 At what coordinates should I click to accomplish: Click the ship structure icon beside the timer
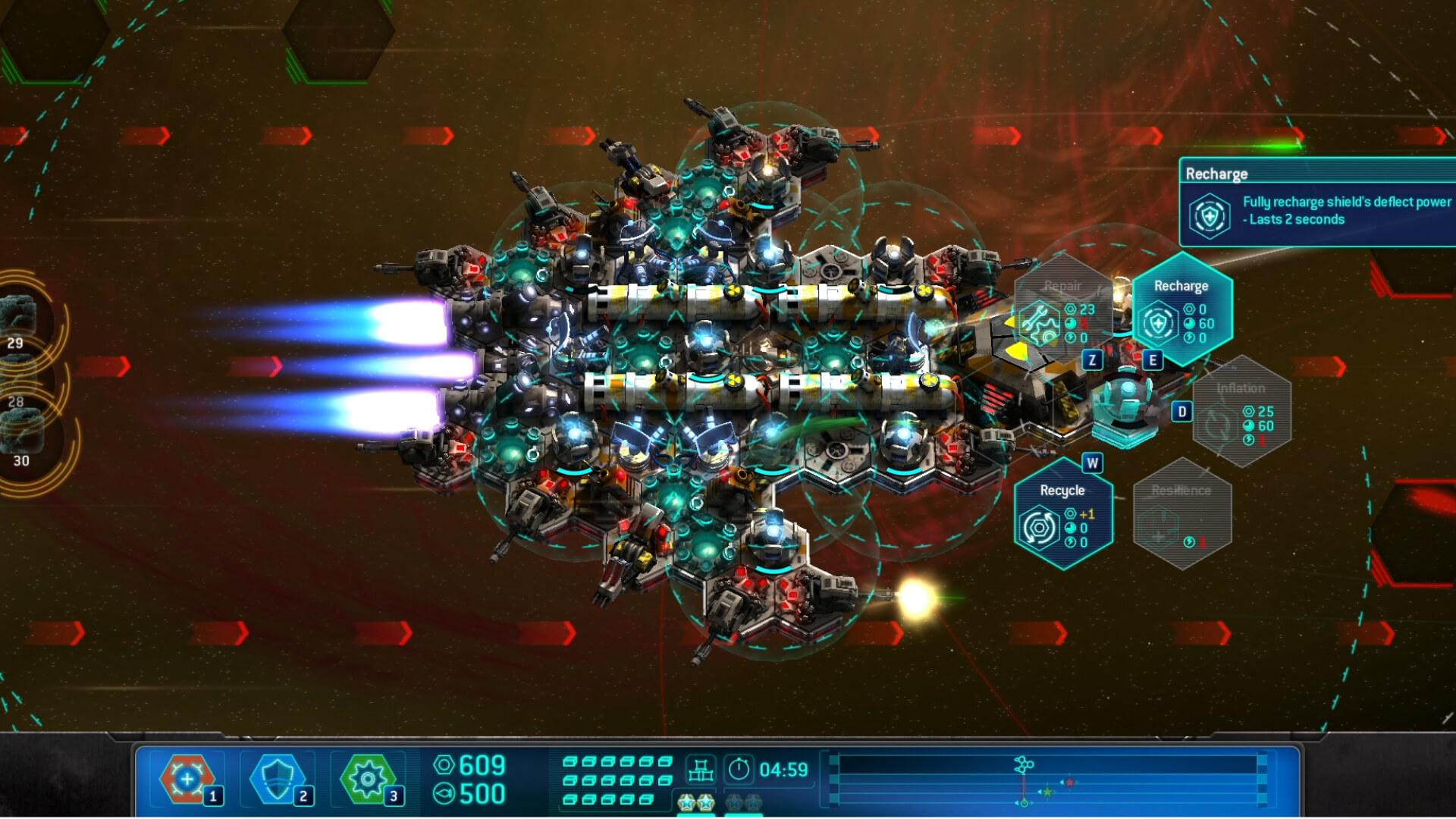pos(700,770)
